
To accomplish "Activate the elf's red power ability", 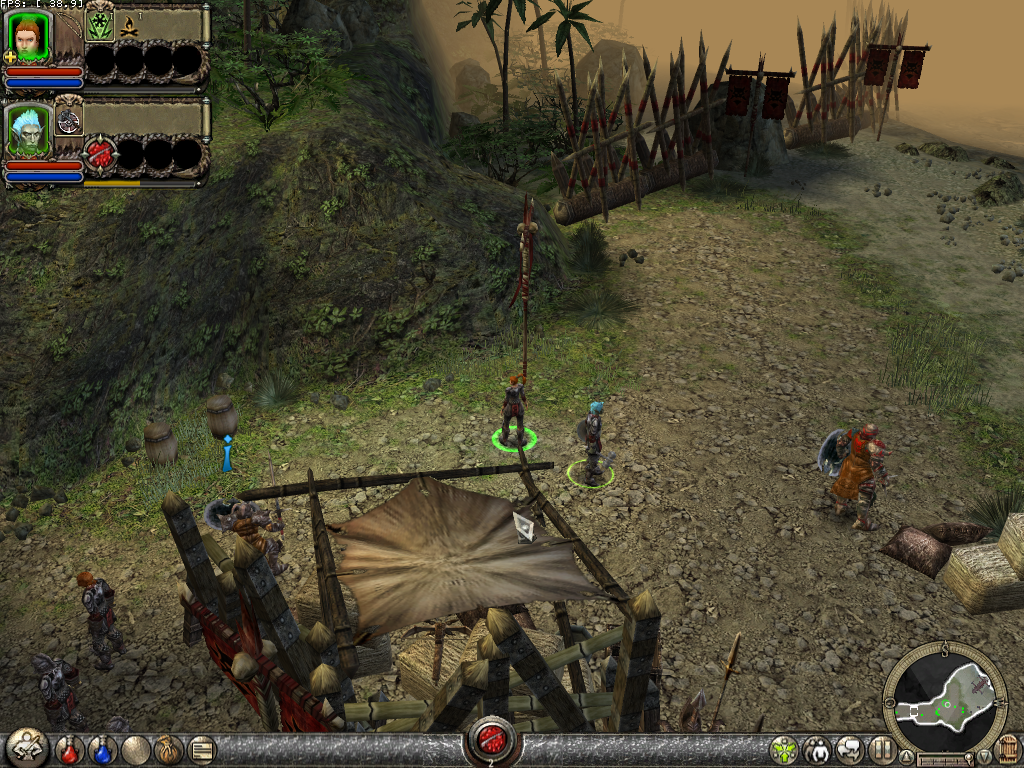I will point(100,154).
